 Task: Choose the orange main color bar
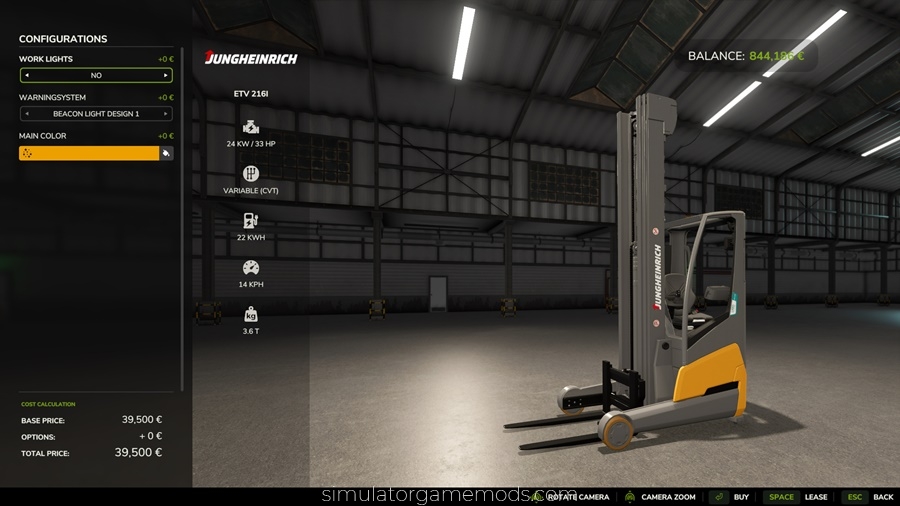pyautogui.click(x=89, y=153)
